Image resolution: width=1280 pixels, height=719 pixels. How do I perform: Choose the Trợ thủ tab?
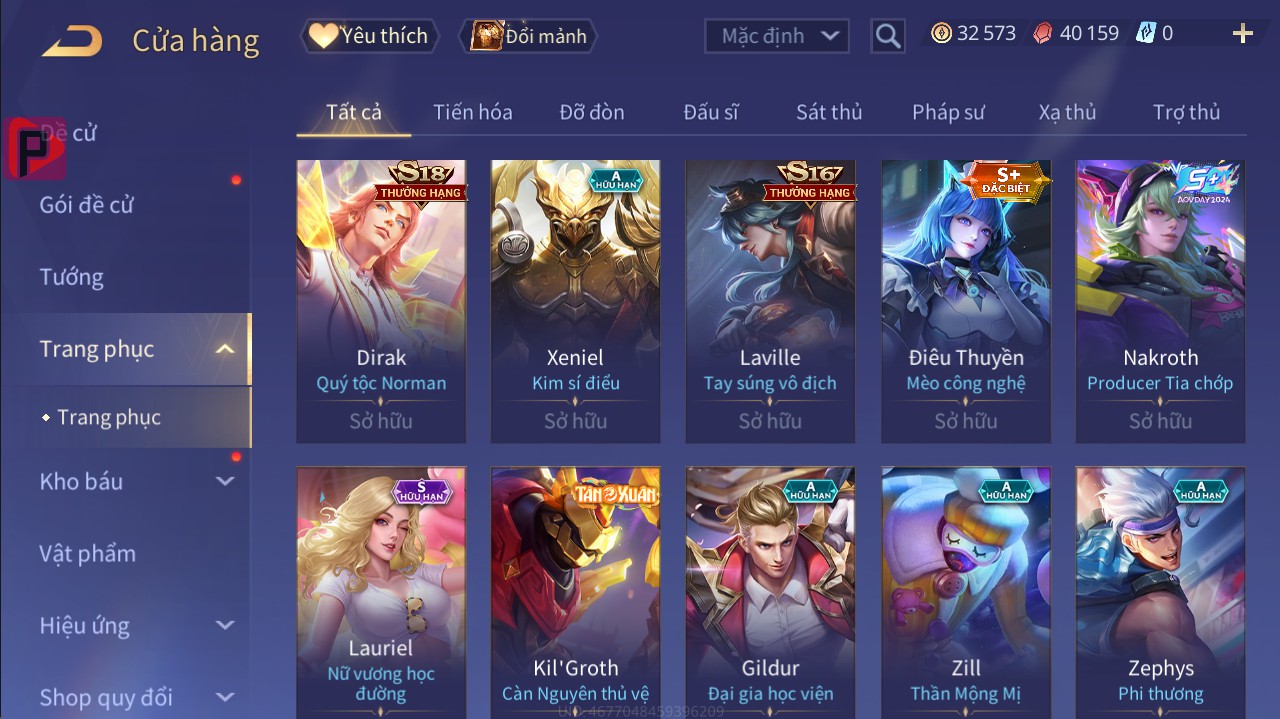click(x=1186, y=112)
